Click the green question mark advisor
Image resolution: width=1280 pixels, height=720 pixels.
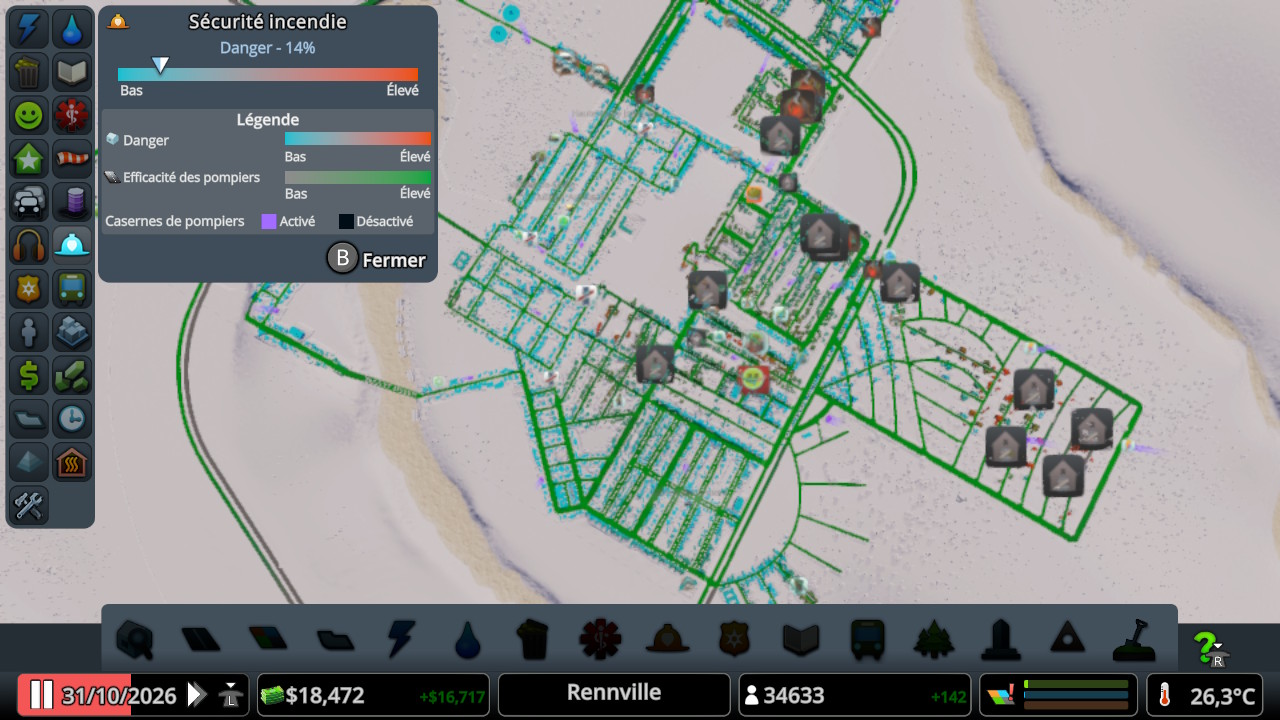pos(1210,648)
